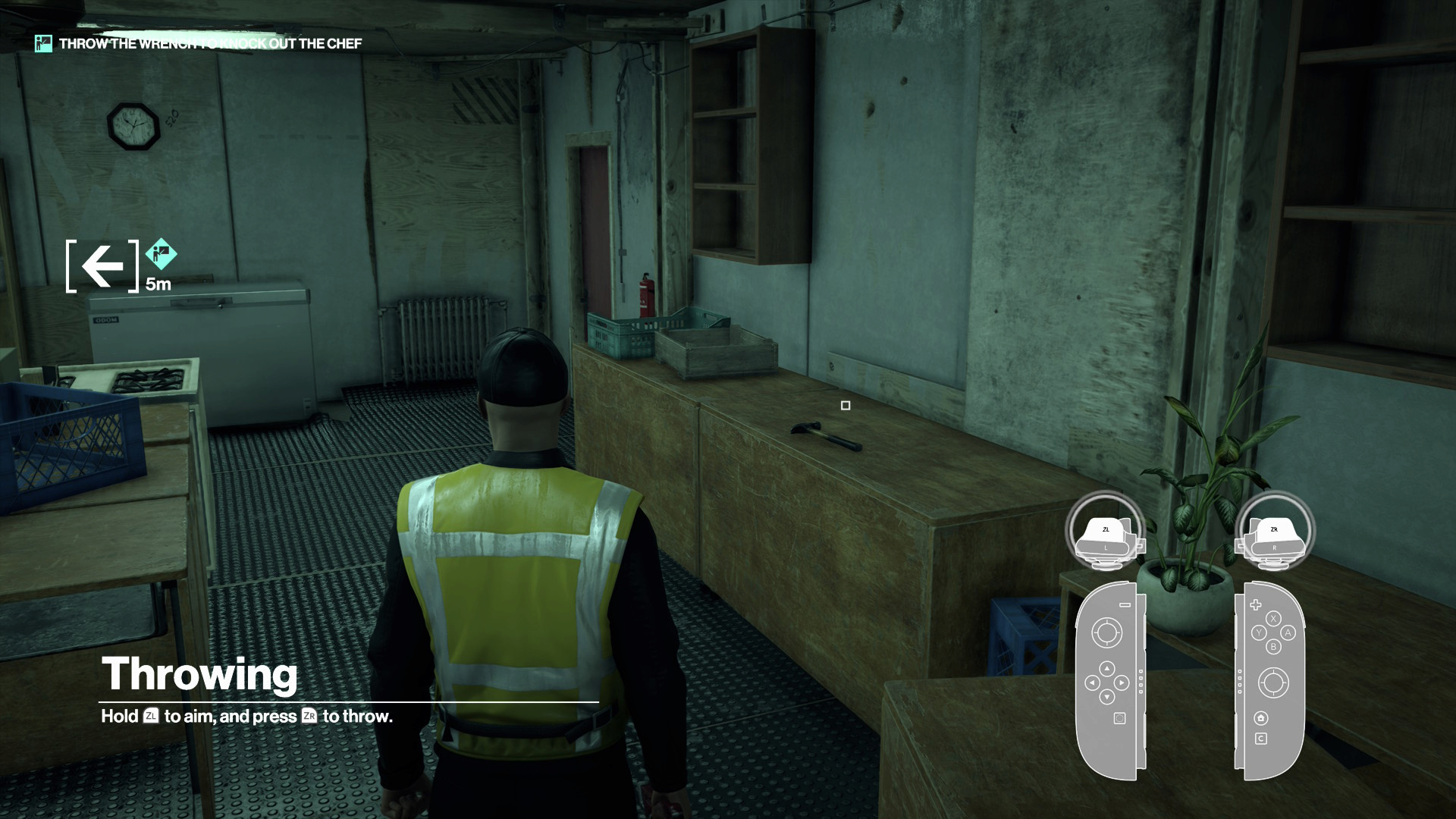The height and width of the screenshot is (819, 1456).
Task: Click the small square aiming reticle above the wrench
Action: point(846,406)
